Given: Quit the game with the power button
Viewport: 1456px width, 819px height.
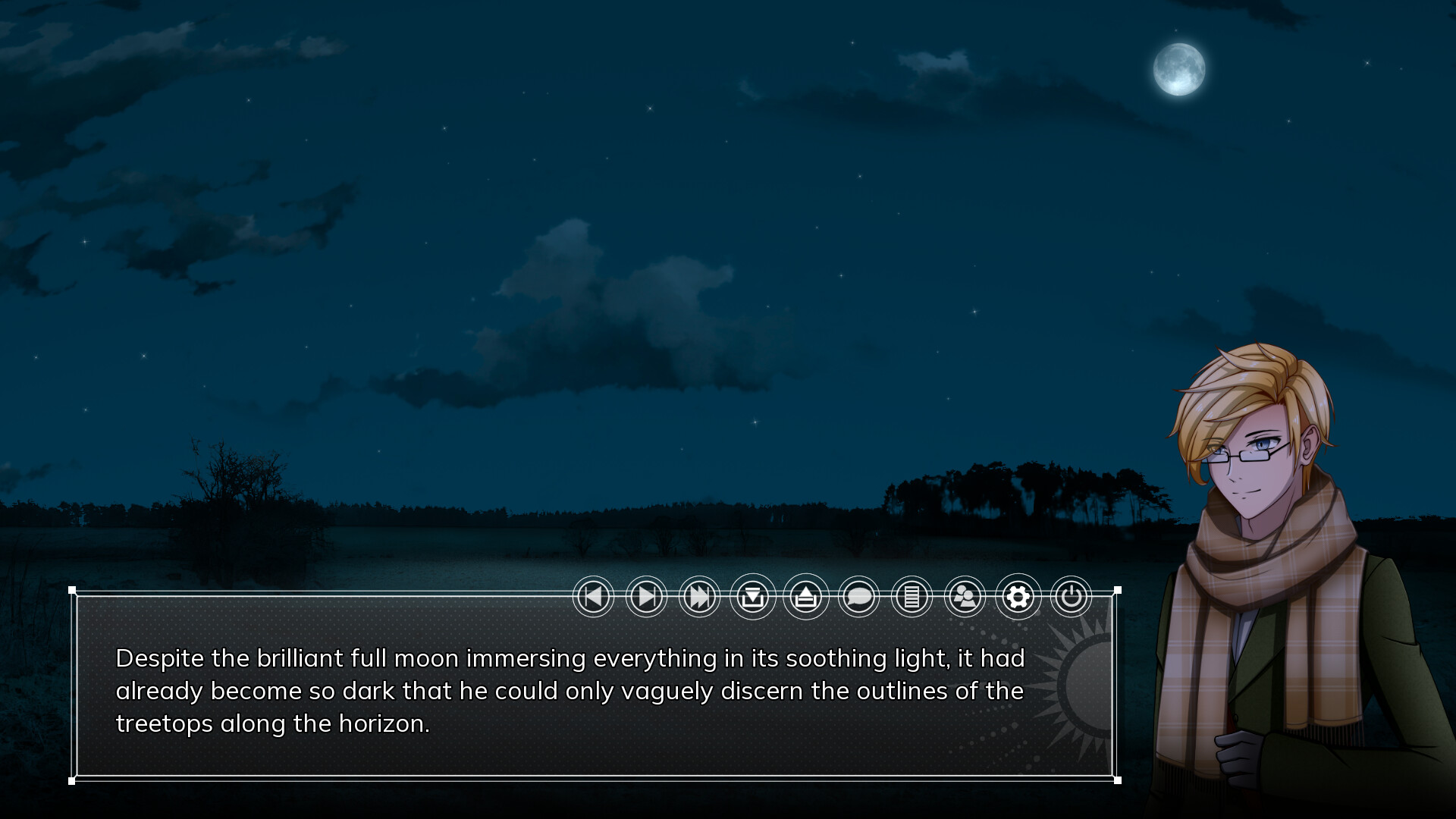Looking at the screenshot, I should coord(1071,597).
